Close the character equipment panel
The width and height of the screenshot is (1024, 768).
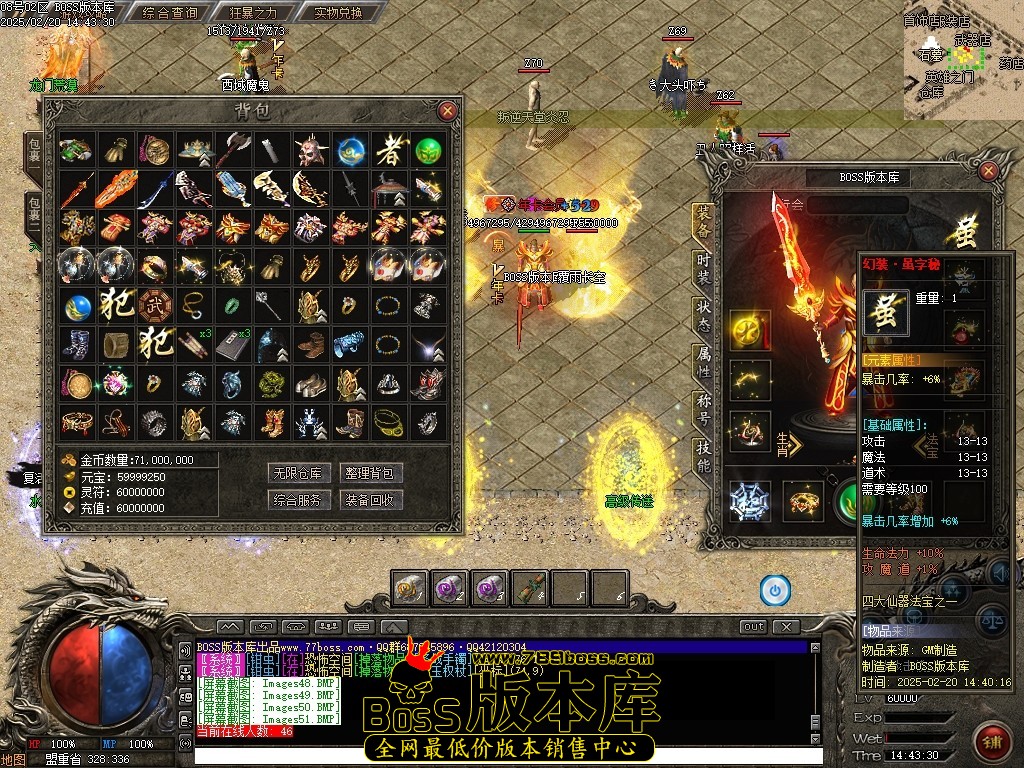[988, 172]
